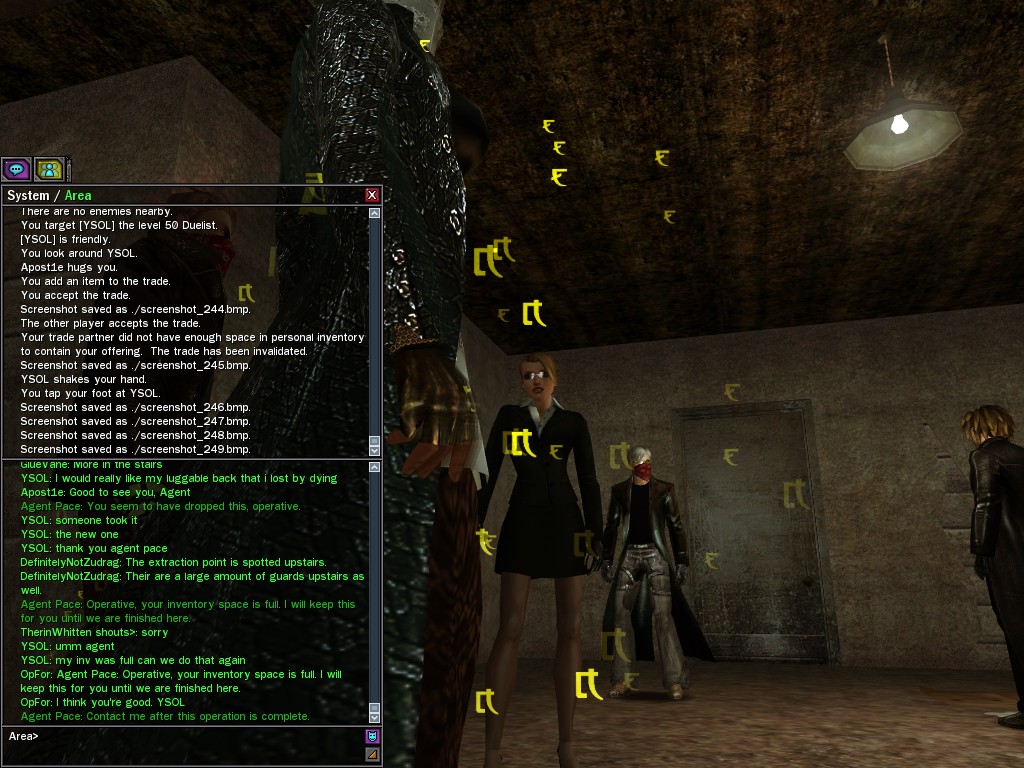The image size is (1024, 768).
Task: Click the Area chat scroll-up arrow
Action: coord(375,467)
